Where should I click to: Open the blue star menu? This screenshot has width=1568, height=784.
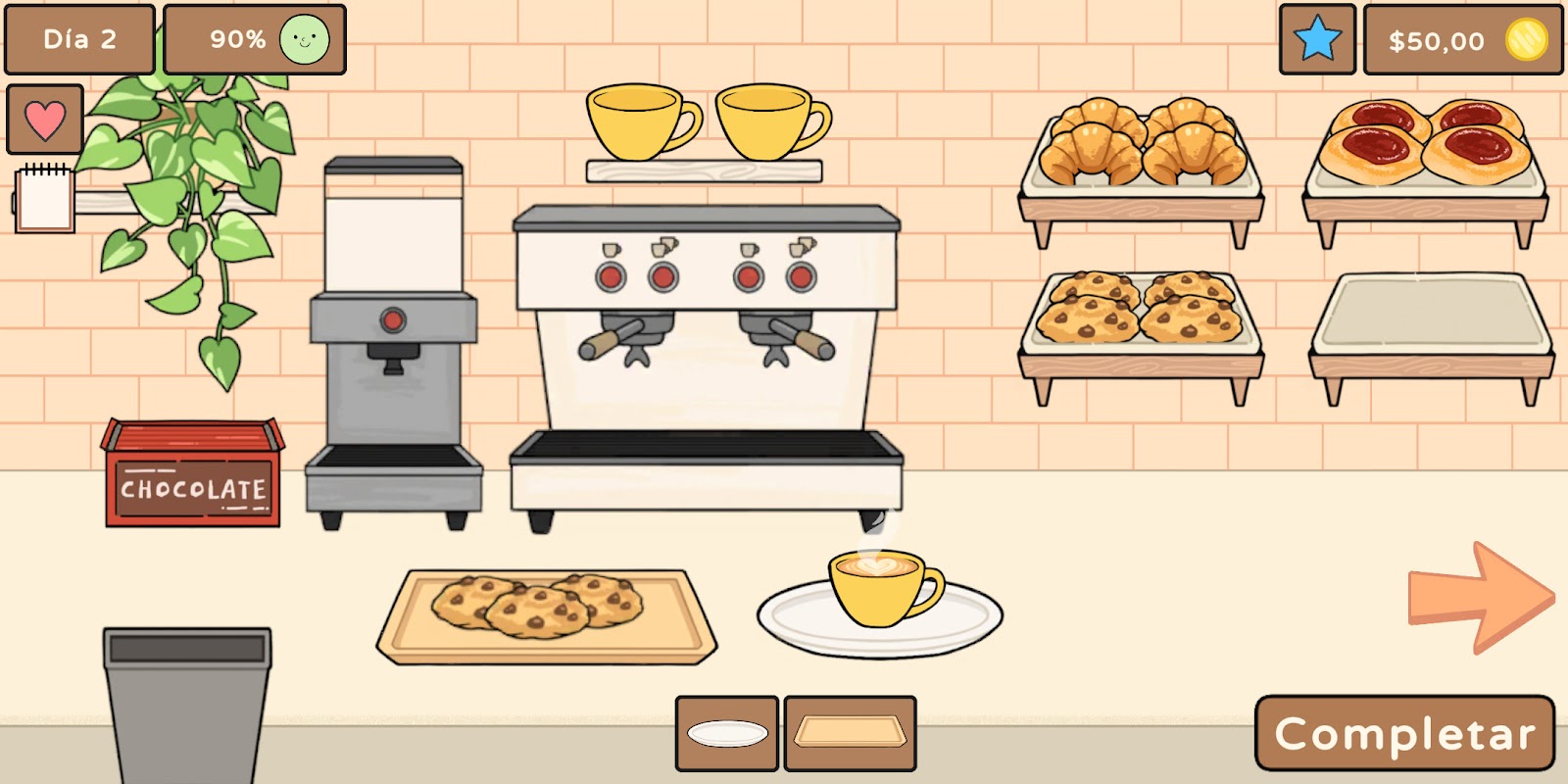tap(1317, 40)
